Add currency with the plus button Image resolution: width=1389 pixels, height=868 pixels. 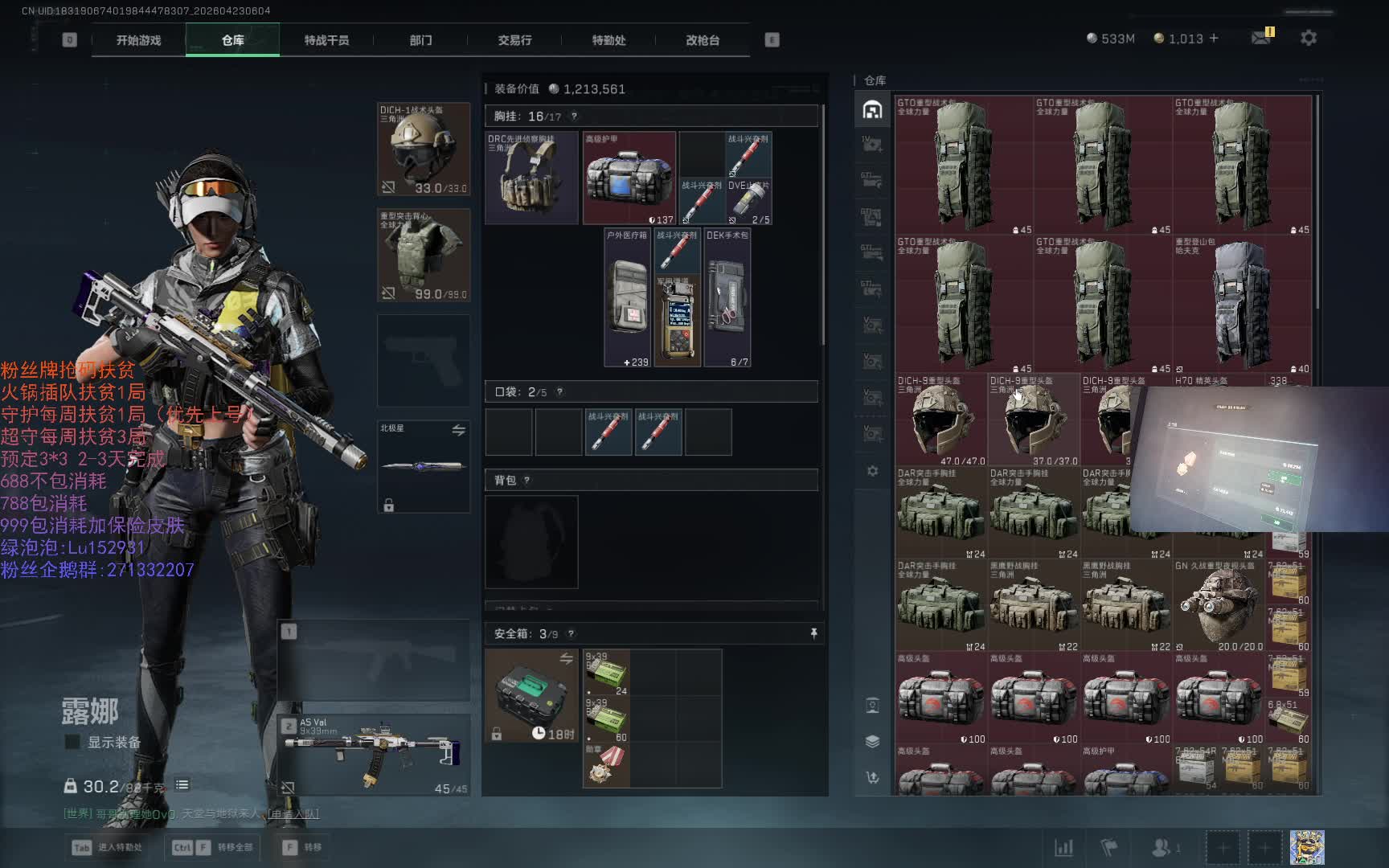click(1214, 38)
